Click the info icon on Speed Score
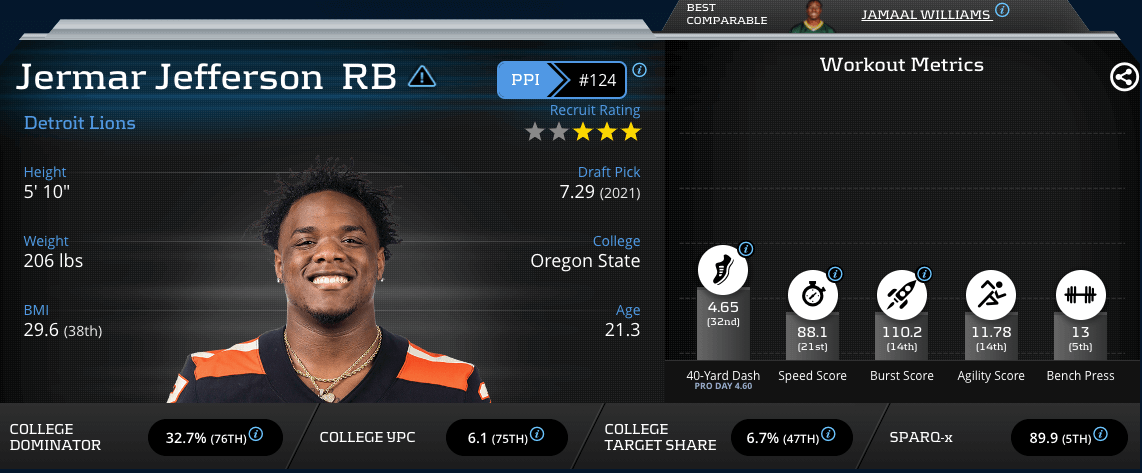1142x473 pixels. (835, 273)
